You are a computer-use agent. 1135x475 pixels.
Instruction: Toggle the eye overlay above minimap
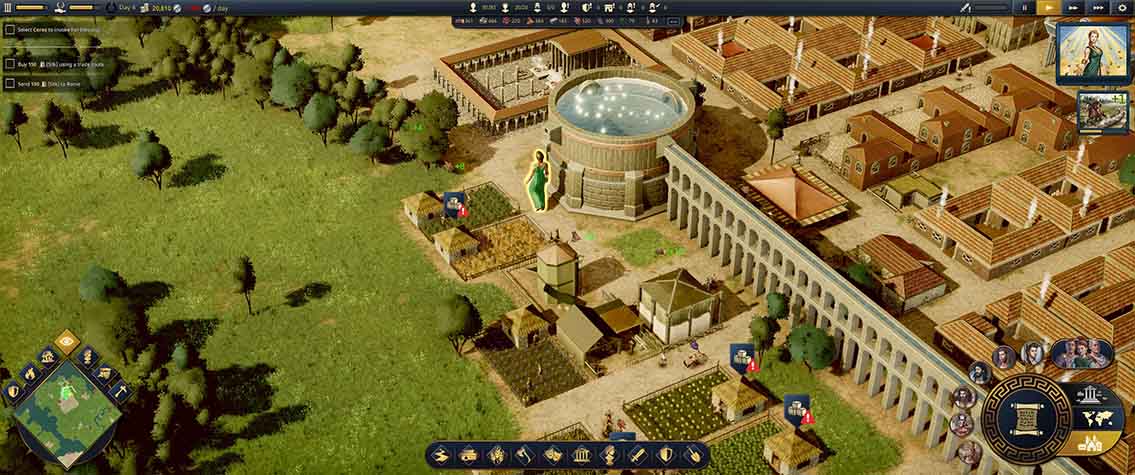67,342
